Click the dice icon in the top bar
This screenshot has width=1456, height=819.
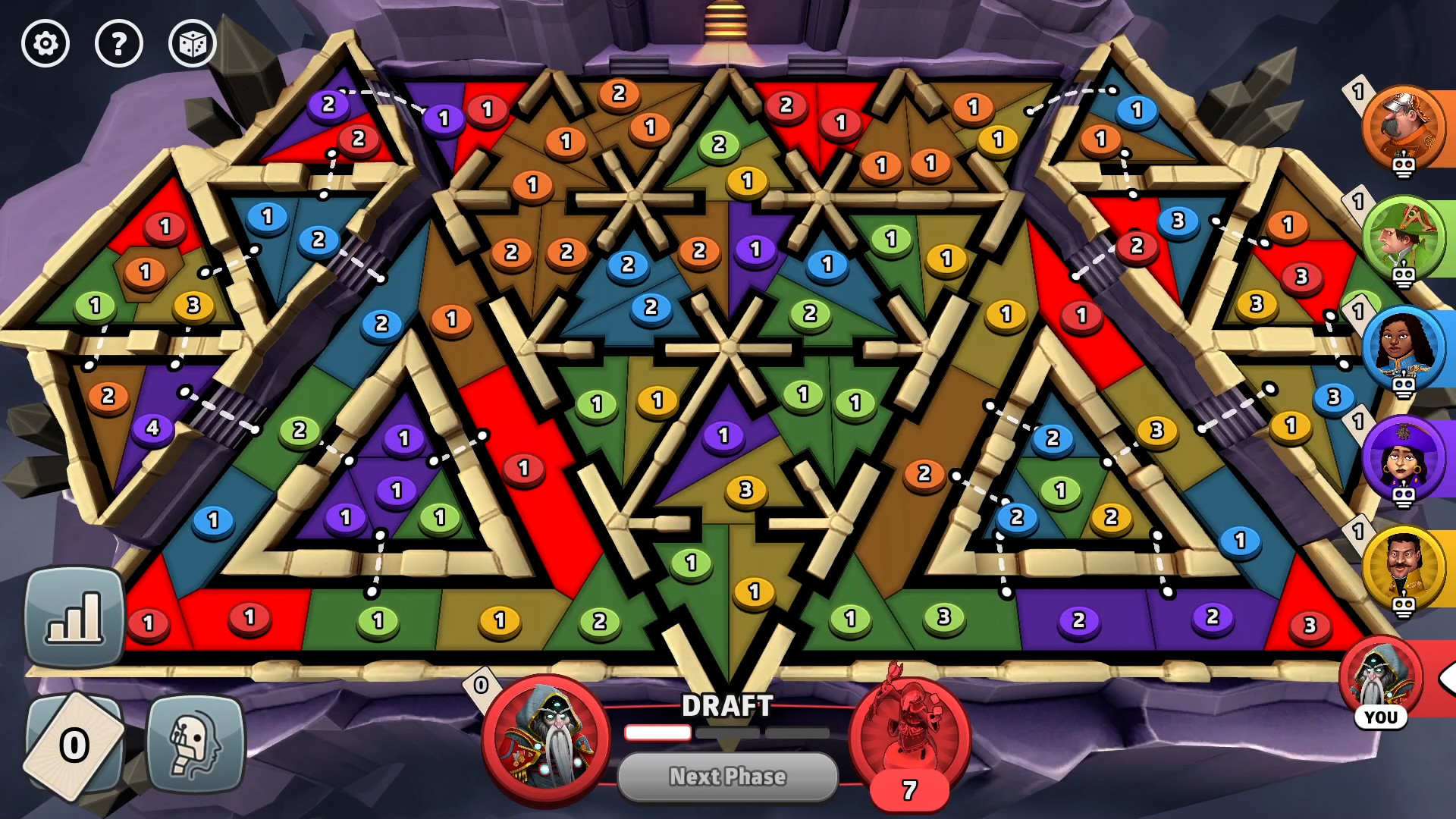tap(192, 44)
